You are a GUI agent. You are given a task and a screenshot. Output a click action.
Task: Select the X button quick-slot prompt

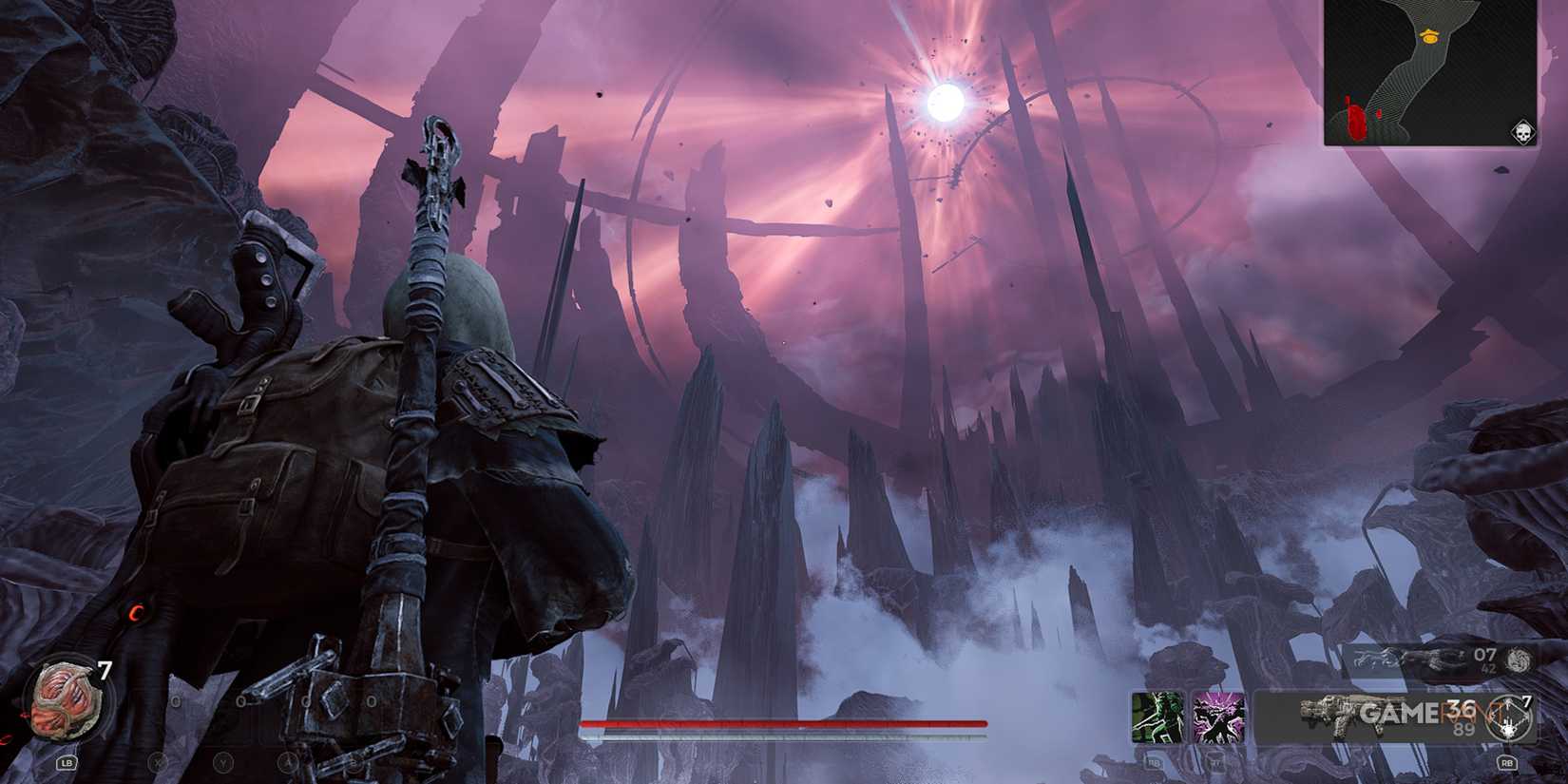pyautogui.click(x=157, y=763)
